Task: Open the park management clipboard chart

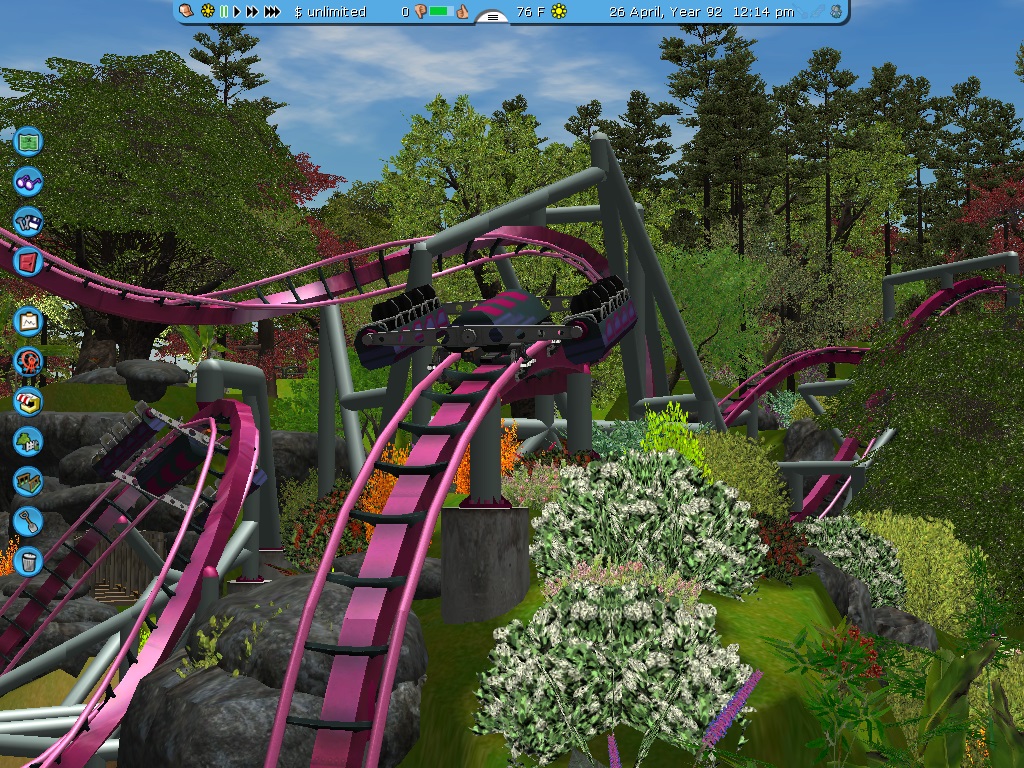Action: [29, 321]
